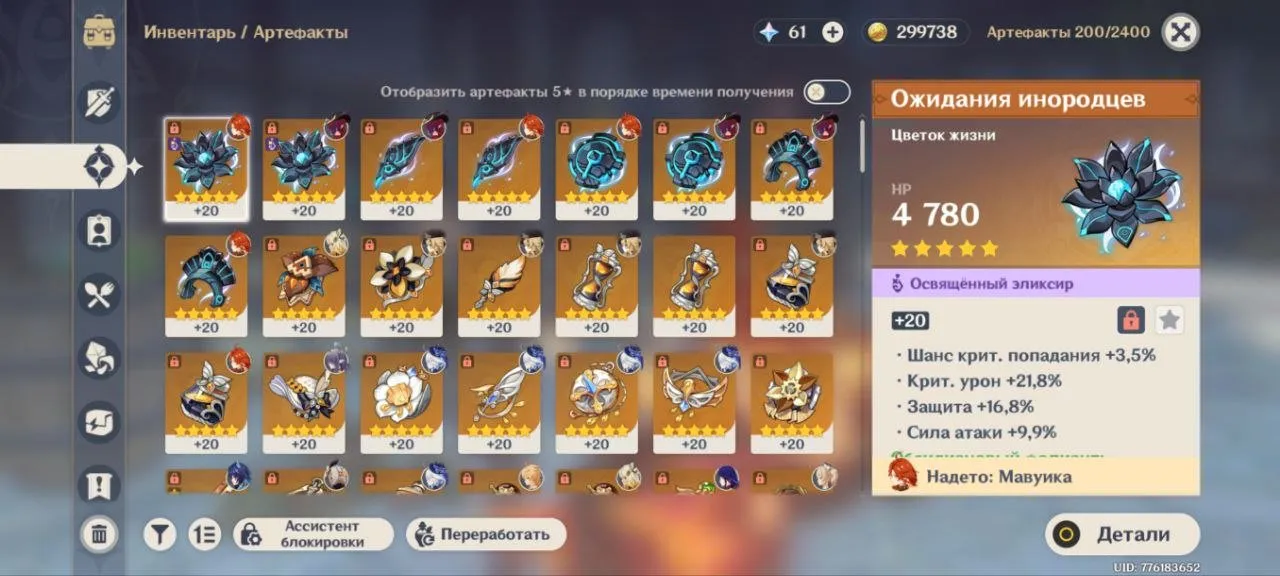Toggle the red lock on selected artifact
This screenshot has width=1280, height=576.
tap(1131, 320)
